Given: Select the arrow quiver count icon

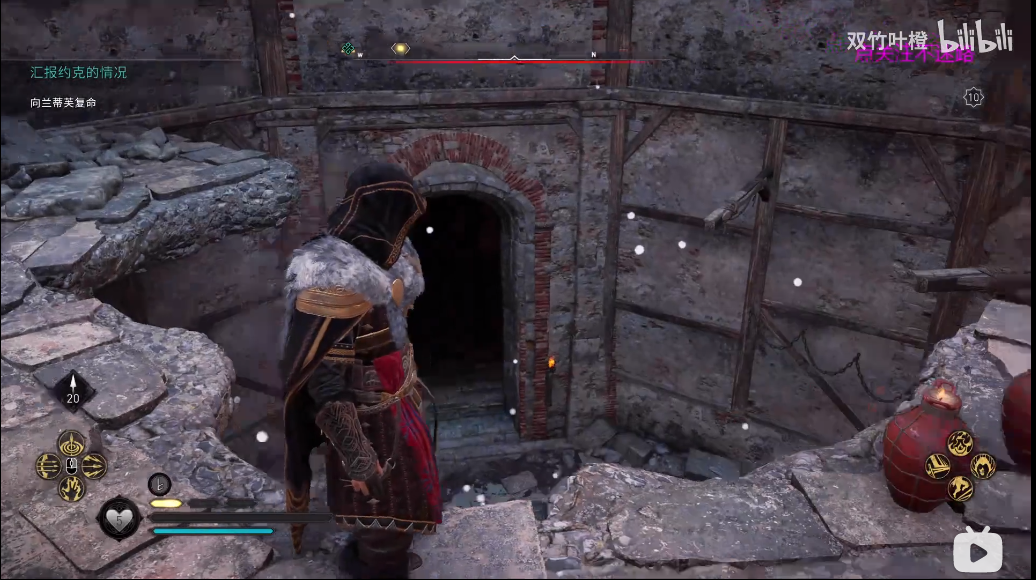Looking at the screenshot, I should [x=72, y=389].
